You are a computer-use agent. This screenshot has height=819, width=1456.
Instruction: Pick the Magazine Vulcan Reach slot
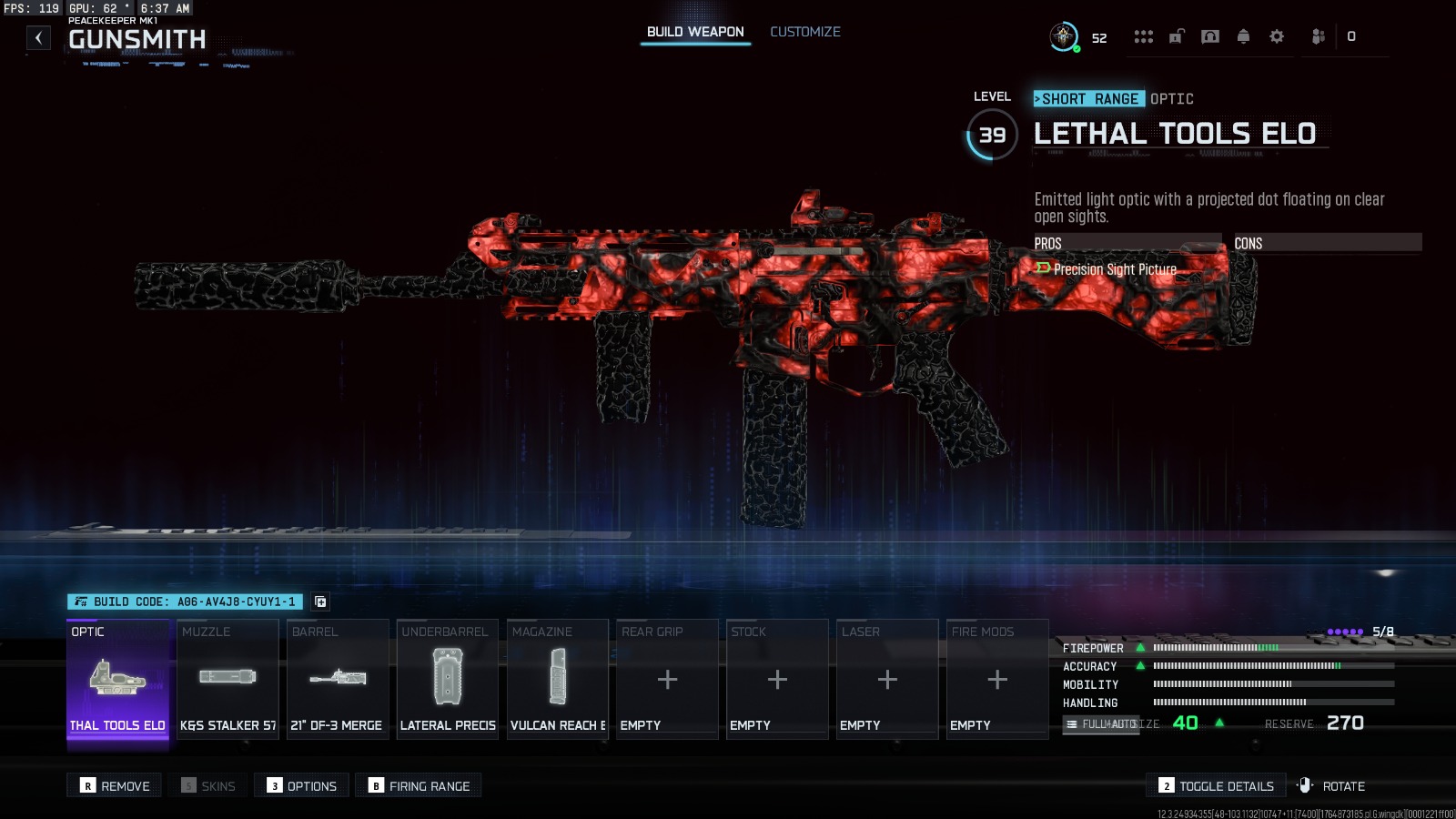(558, 679)
